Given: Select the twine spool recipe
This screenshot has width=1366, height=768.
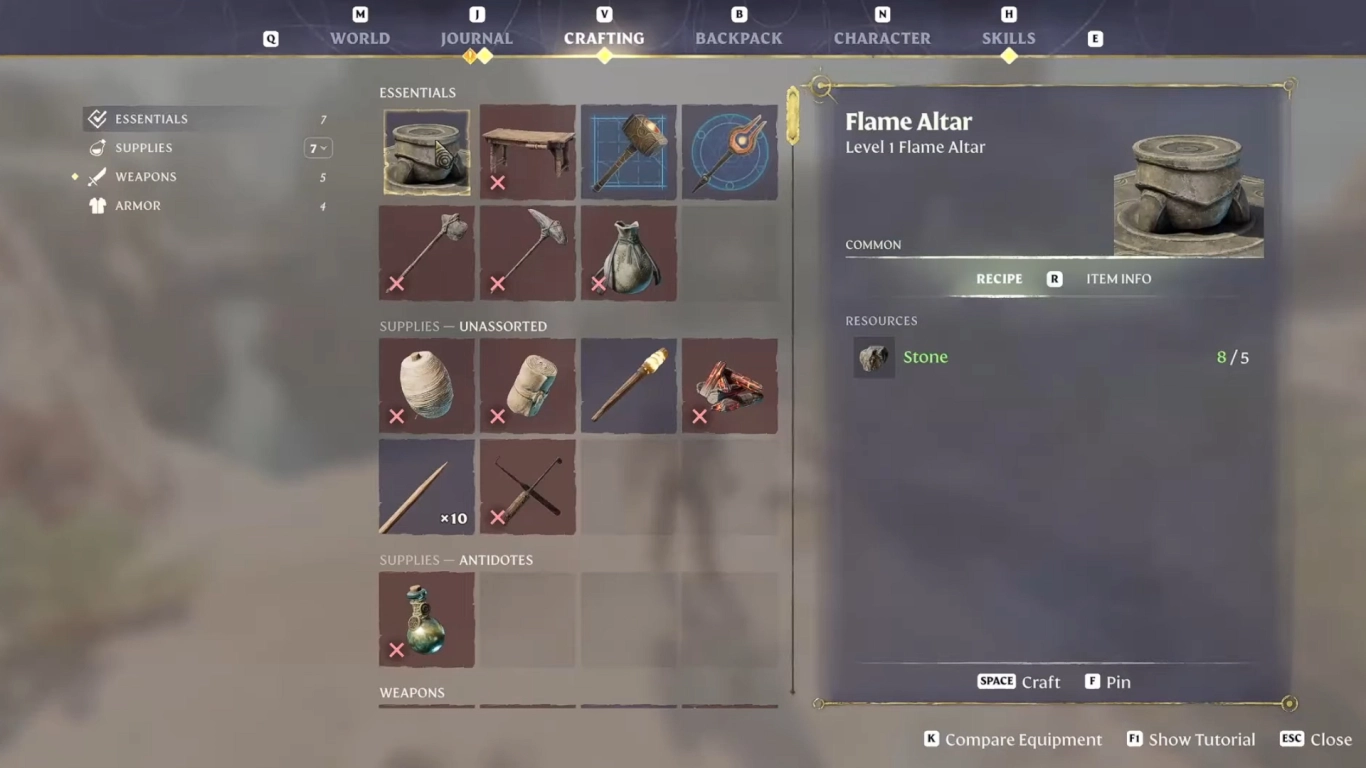Looking at the screenshot, I should click(426, 386).
